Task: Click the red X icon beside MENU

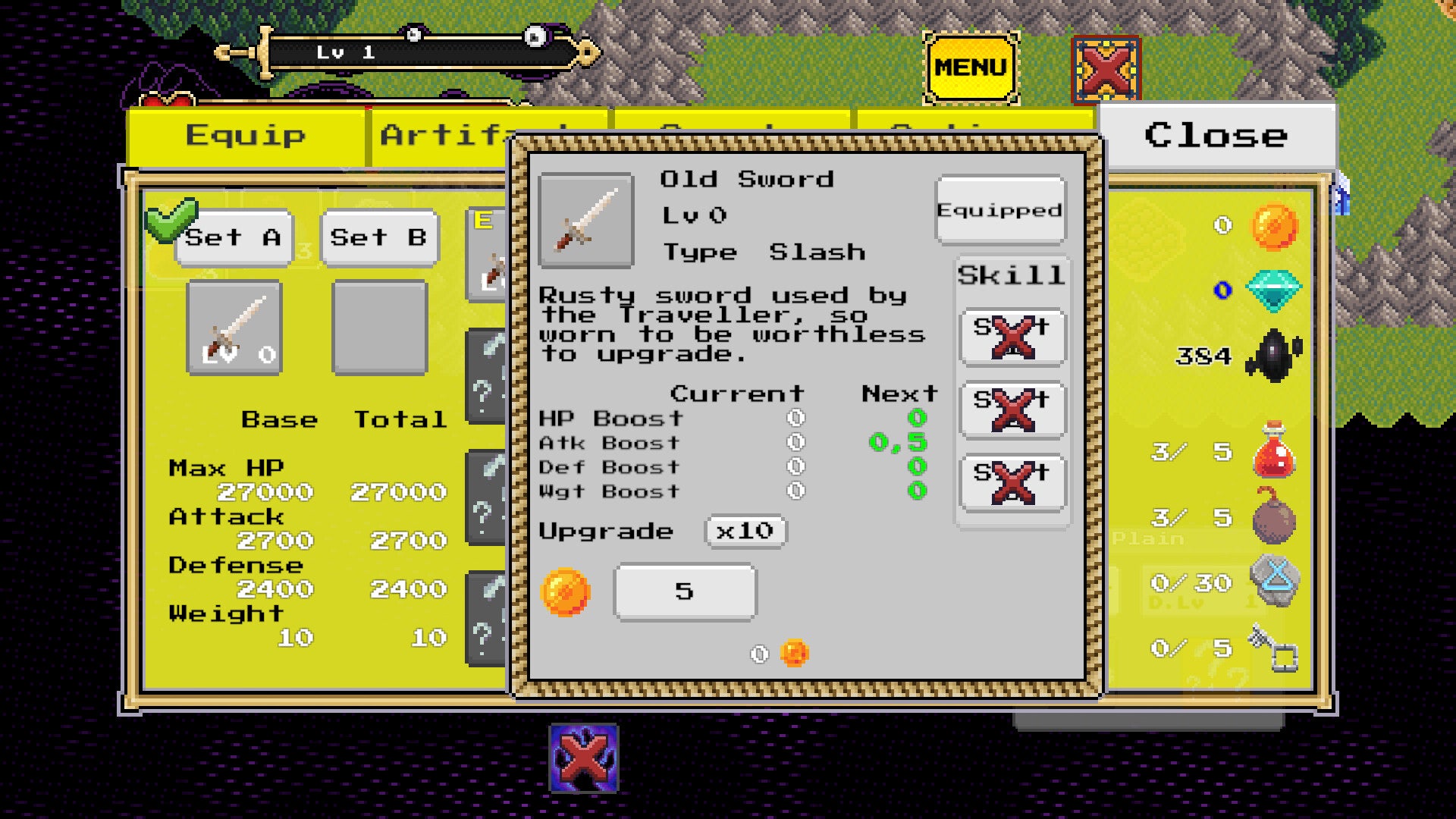Action: 1106,70
